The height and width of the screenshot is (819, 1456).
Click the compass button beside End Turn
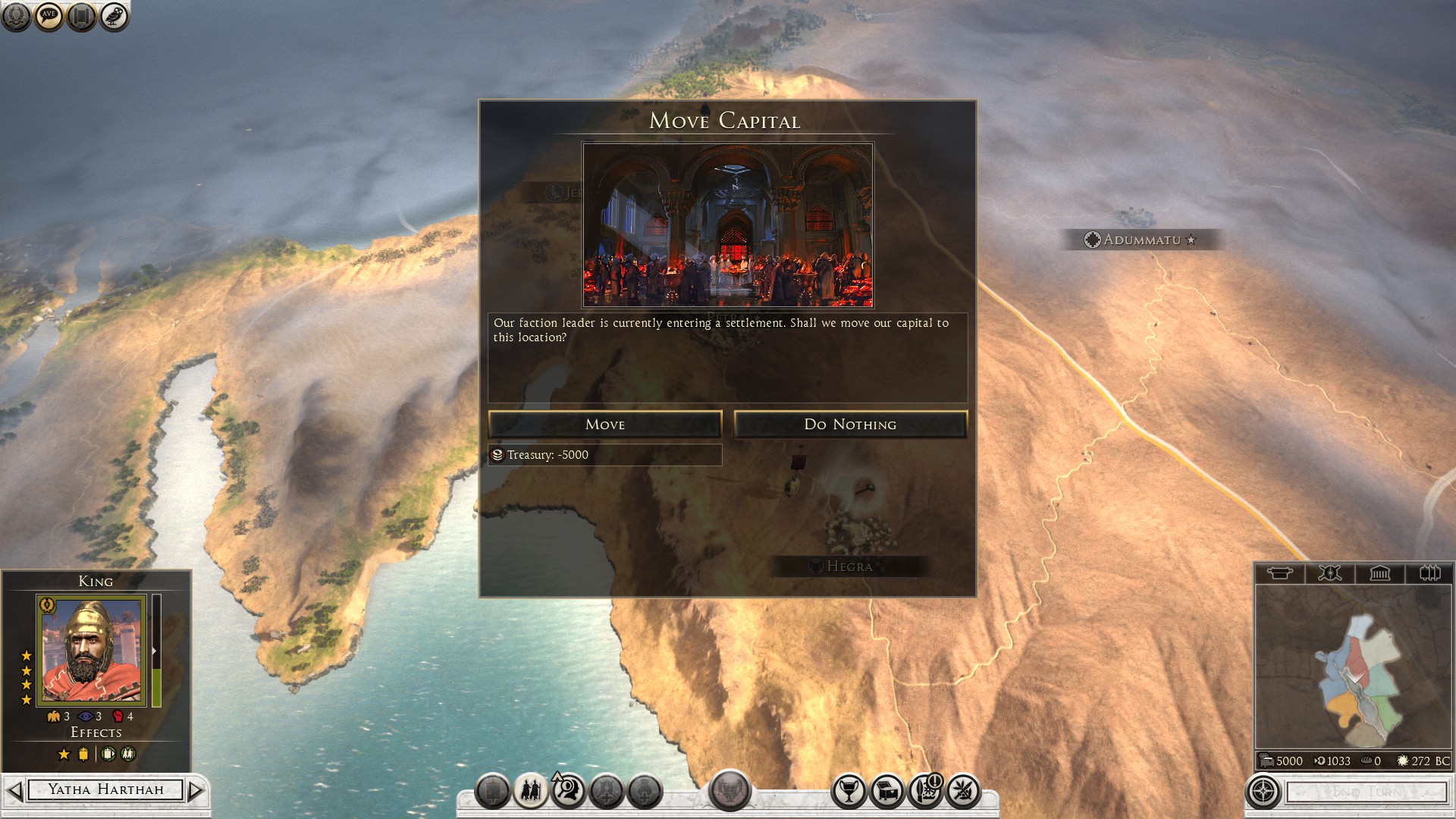pos(1263,792)
